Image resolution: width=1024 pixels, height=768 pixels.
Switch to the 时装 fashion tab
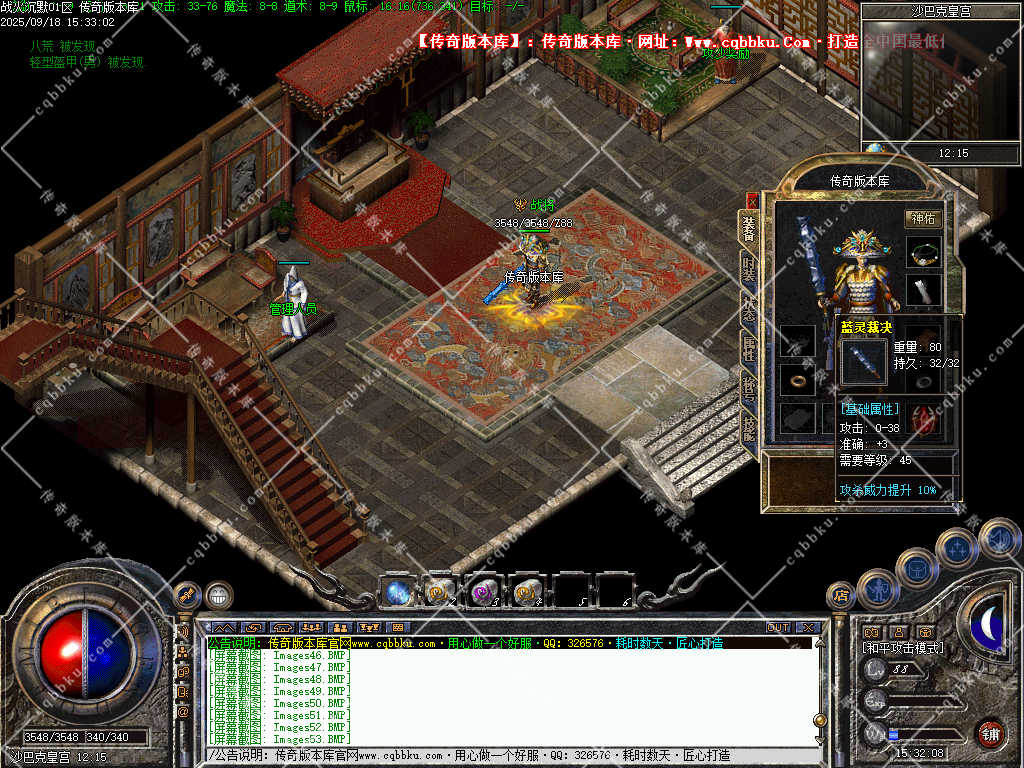click(748, 269)
